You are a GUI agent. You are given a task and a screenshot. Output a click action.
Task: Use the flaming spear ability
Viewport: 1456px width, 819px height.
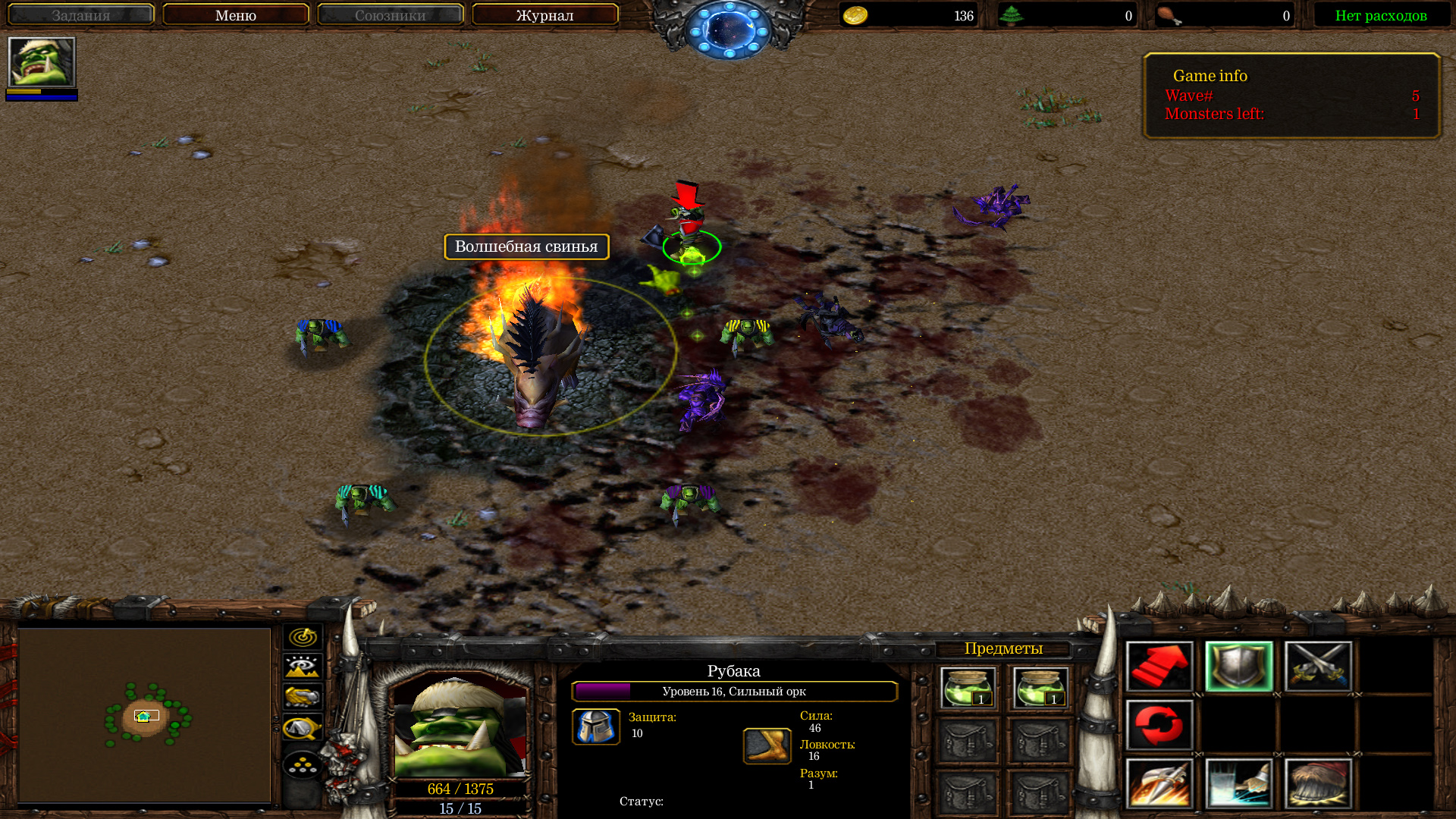(x=1159, y=783)
